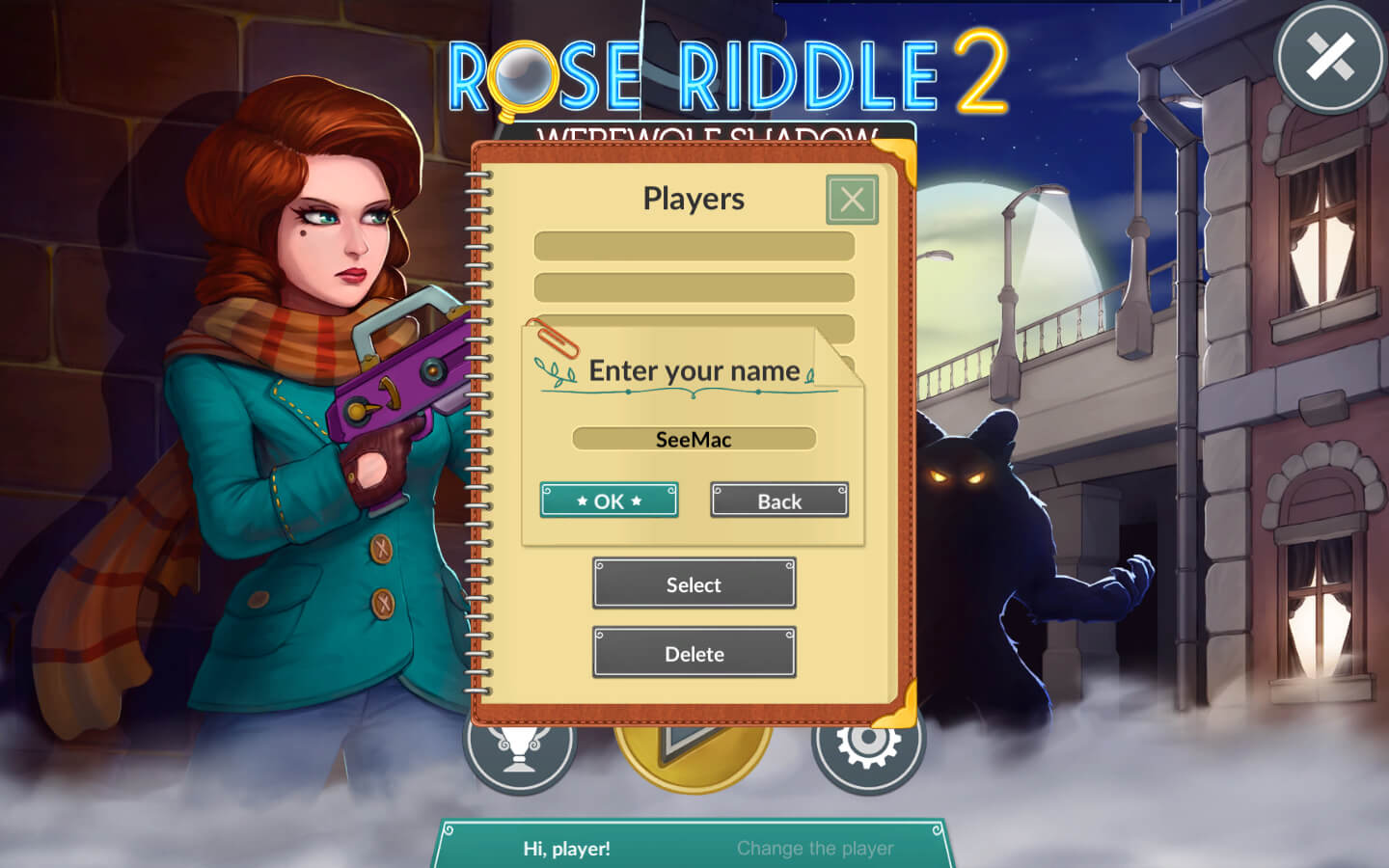Exit the game with the round X button
This screenshot has width=1389, height=868.
pyautogui.click(x=1330, y=58)
